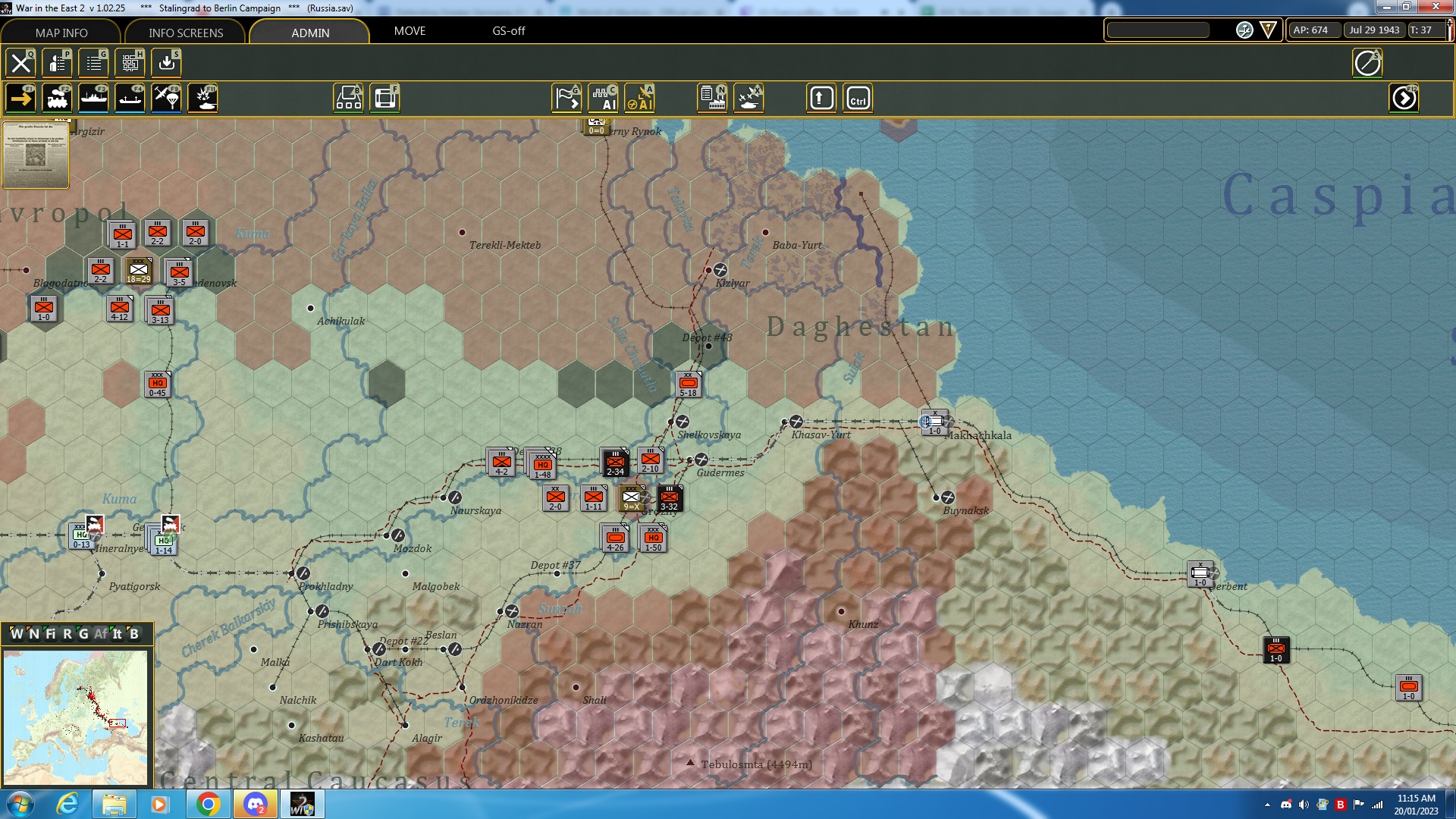Click the shift up-arrow toolbar icon
Screen dimensions: 1456x819
[x=821, y=97]
